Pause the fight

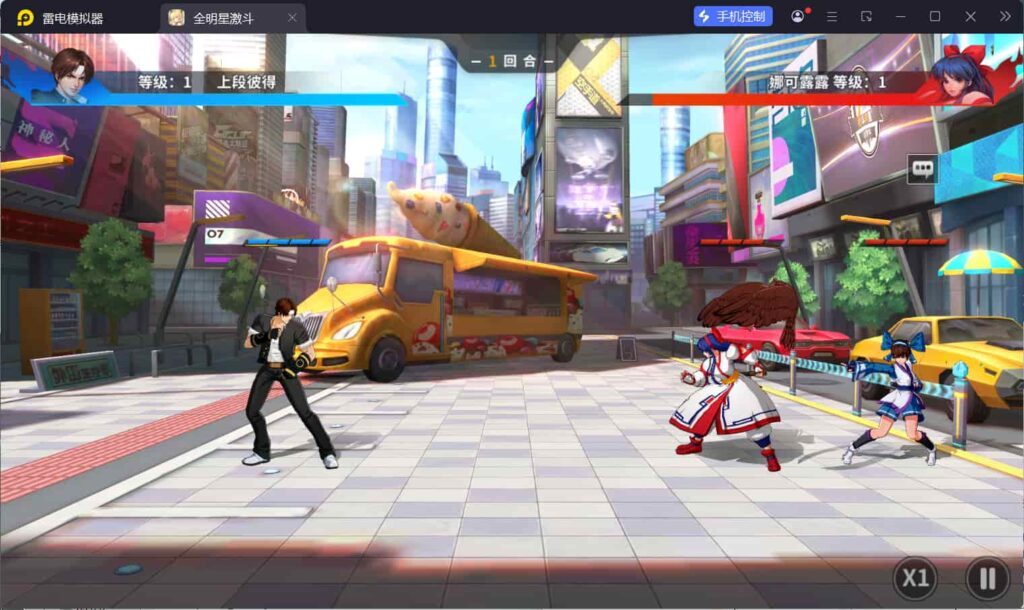987,578
